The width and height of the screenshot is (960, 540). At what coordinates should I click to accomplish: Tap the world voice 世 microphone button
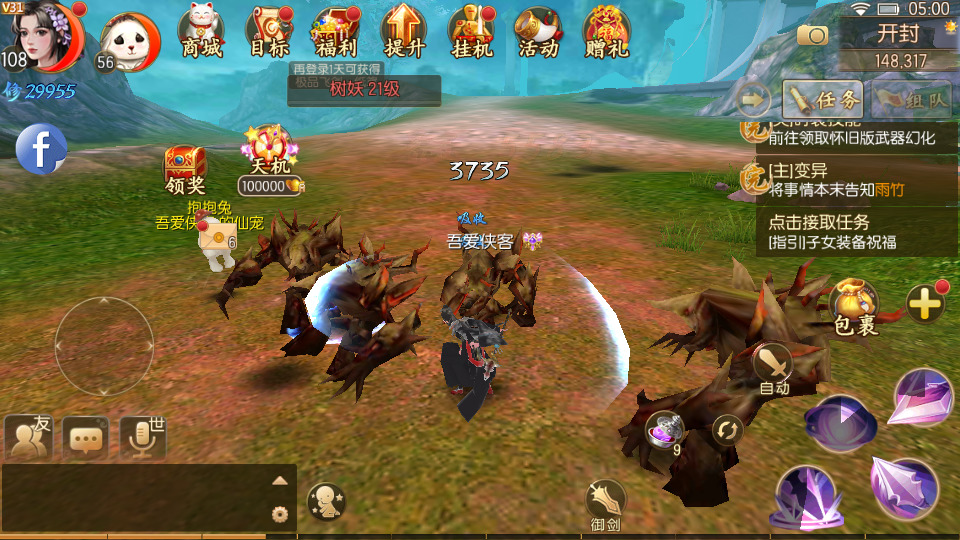coord(142,437)
